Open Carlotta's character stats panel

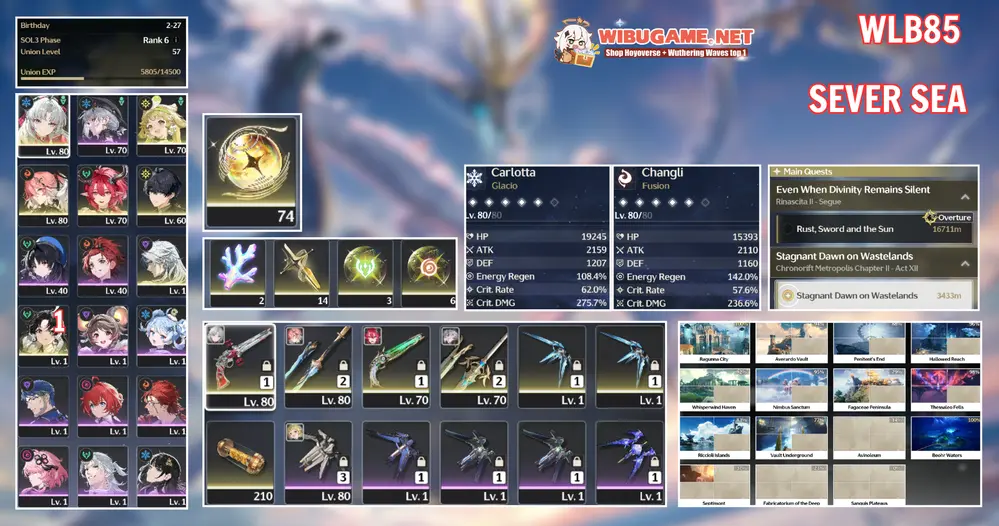pos(536,237)
